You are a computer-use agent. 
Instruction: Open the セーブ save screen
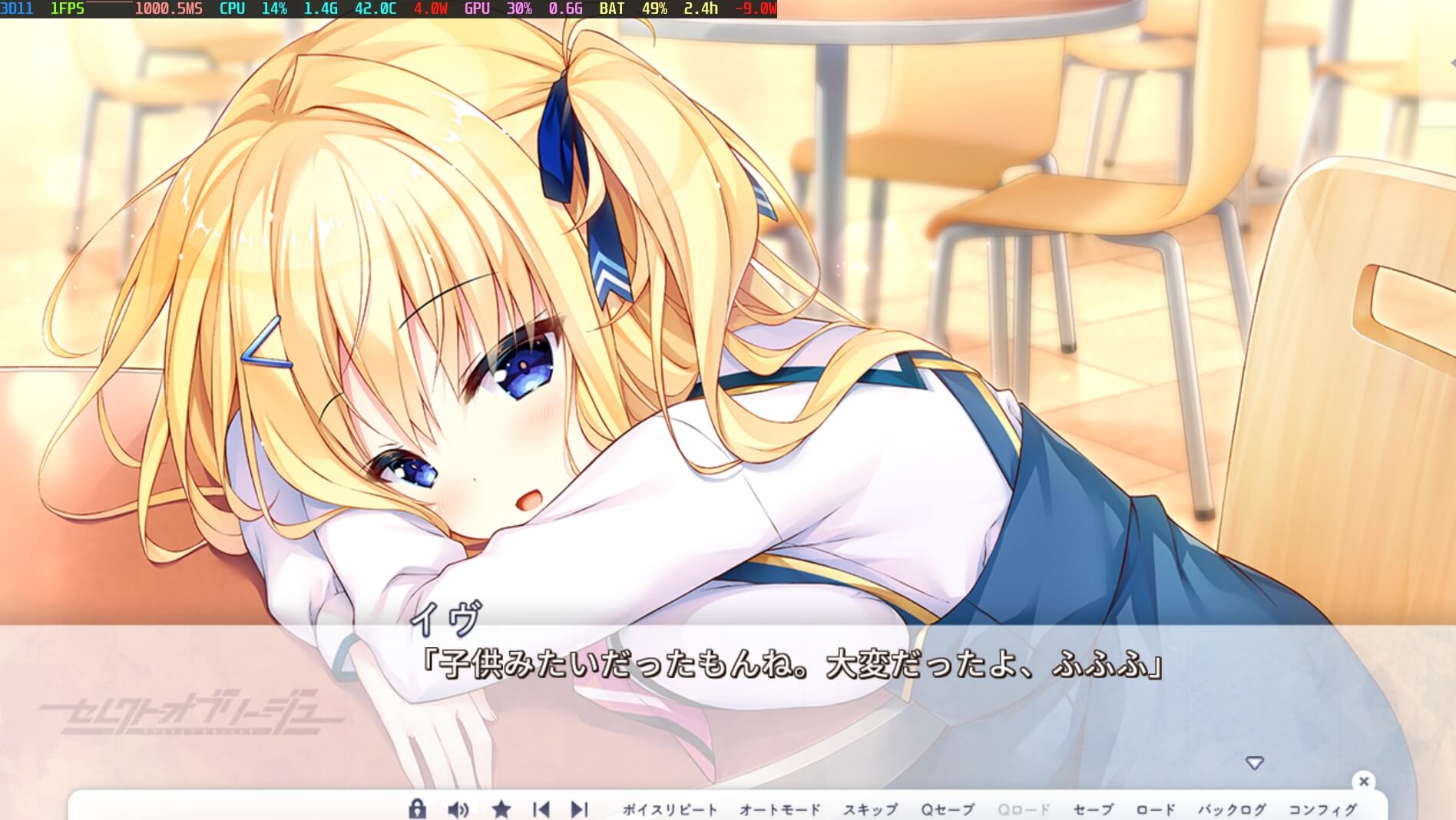1094,807
